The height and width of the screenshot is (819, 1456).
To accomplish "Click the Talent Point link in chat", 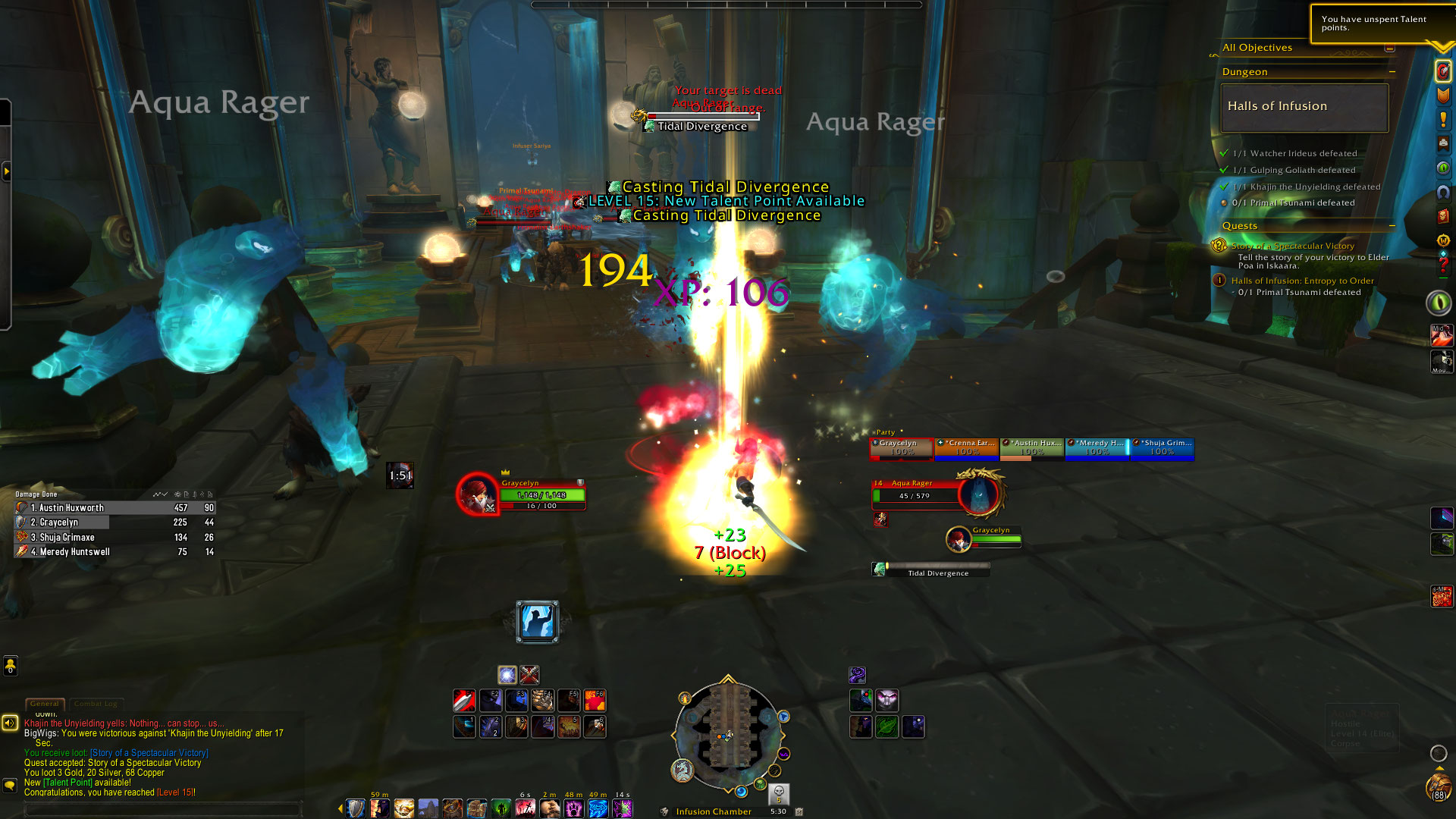I will click(x=67, y=783).
